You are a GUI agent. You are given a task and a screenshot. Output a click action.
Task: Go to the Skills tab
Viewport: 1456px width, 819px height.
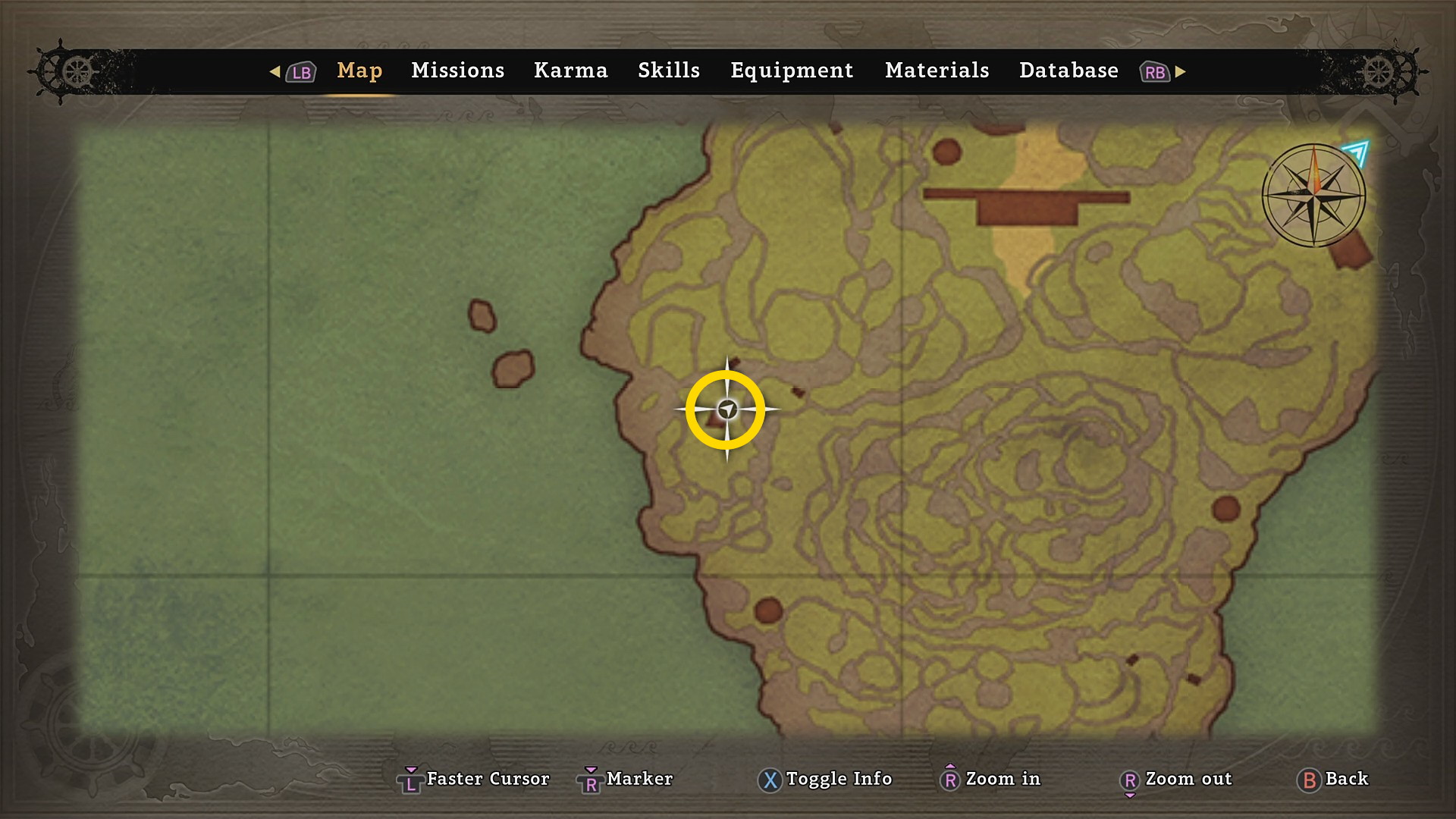coord(668,71)
